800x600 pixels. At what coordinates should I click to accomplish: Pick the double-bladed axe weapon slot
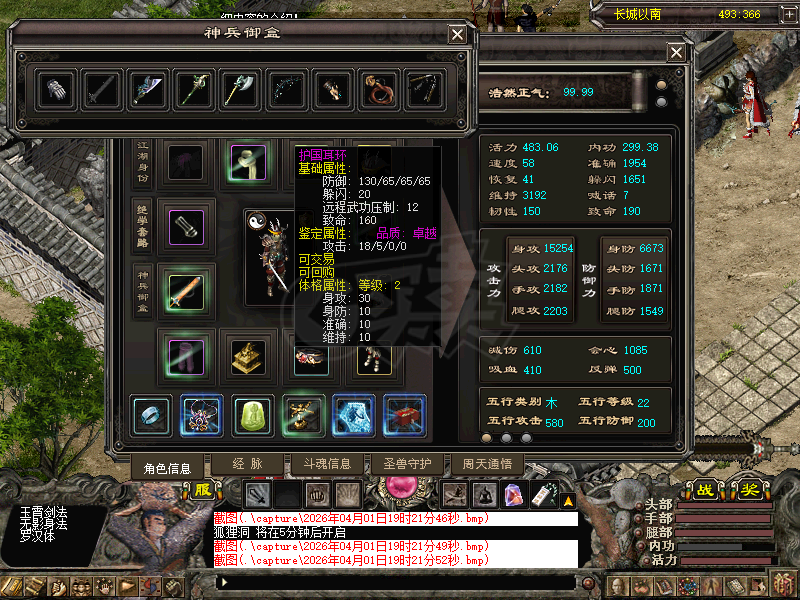[240, 90]
